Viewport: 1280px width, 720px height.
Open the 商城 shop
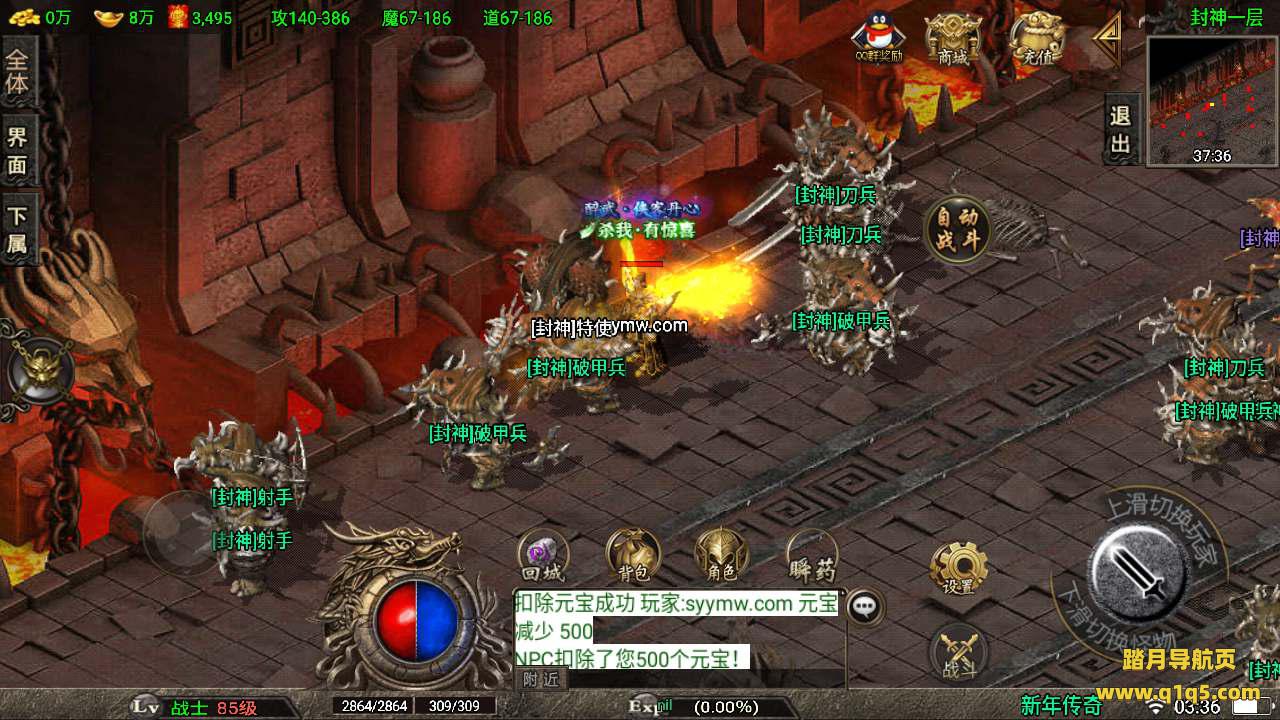point(952,40)
